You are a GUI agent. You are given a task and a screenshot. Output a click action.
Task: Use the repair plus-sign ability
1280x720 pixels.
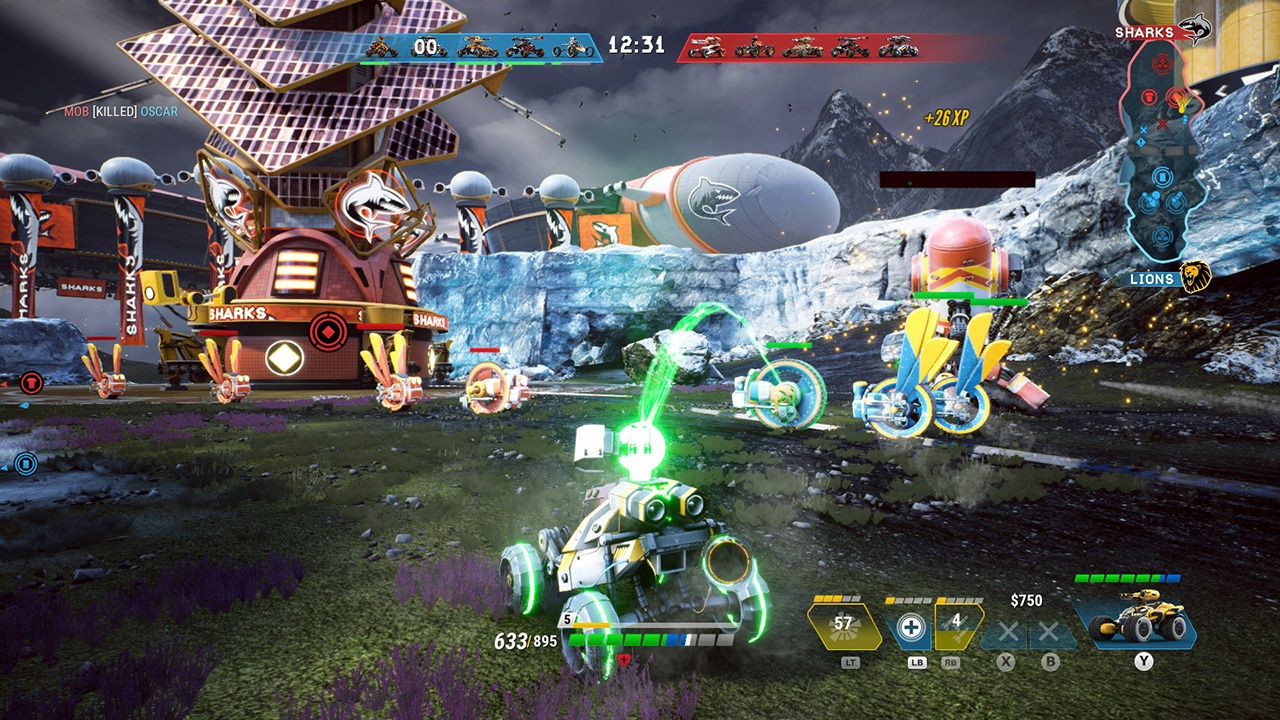pyautogui.click(x=910, y=628)
